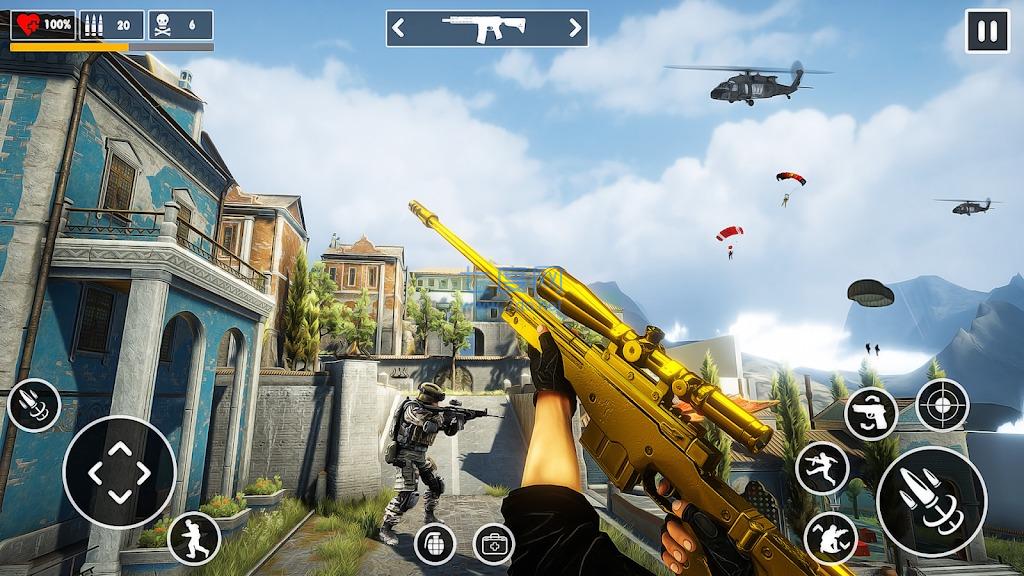Switch to the next weapon with right arrow
Viewport: 1024px width, 576px height.
pyautogui.click(x=575, y=28)
